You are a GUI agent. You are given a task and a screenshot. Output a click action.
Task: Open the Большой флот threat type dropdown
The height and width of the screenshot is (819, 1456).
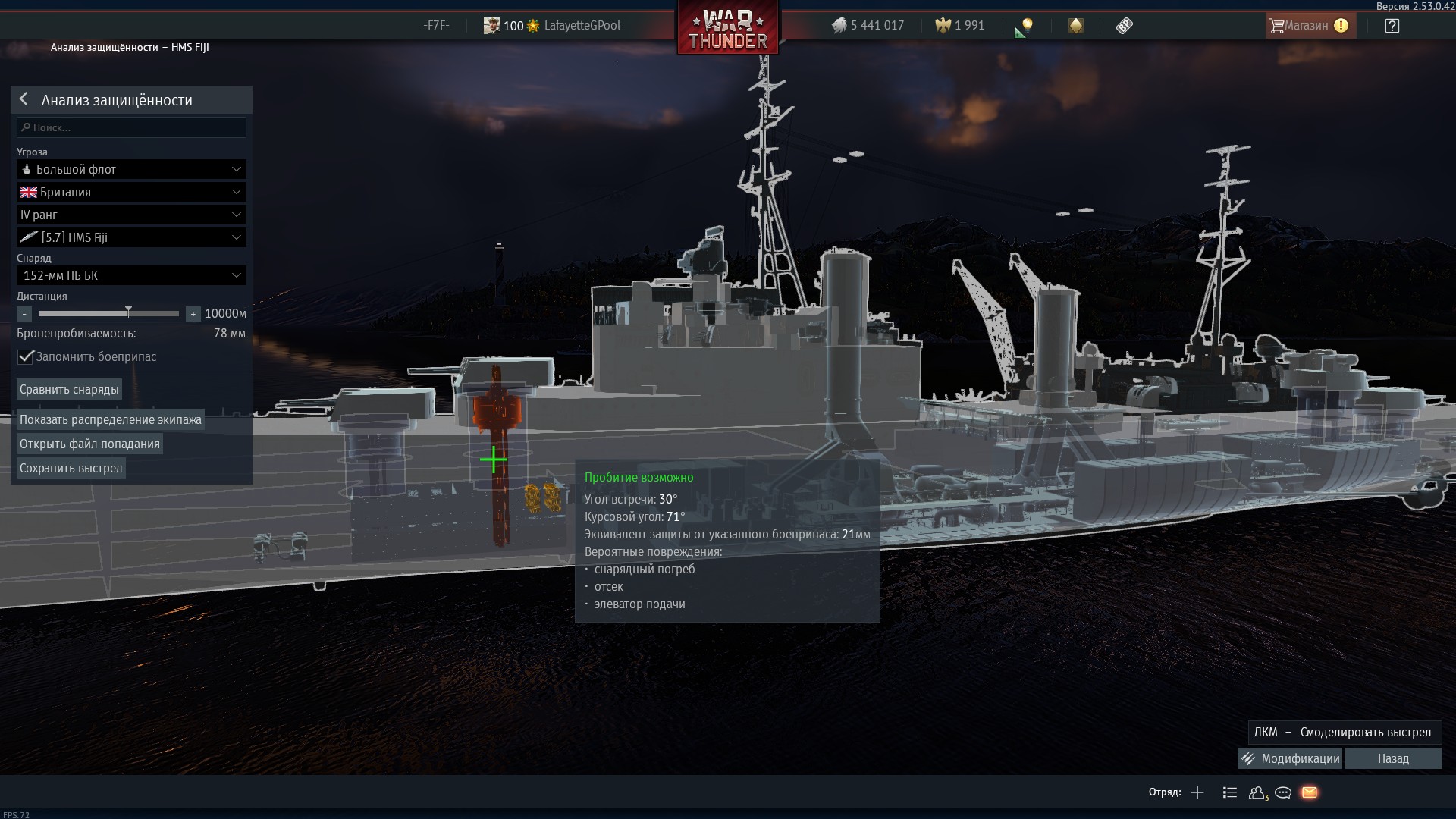coord(131,169)
